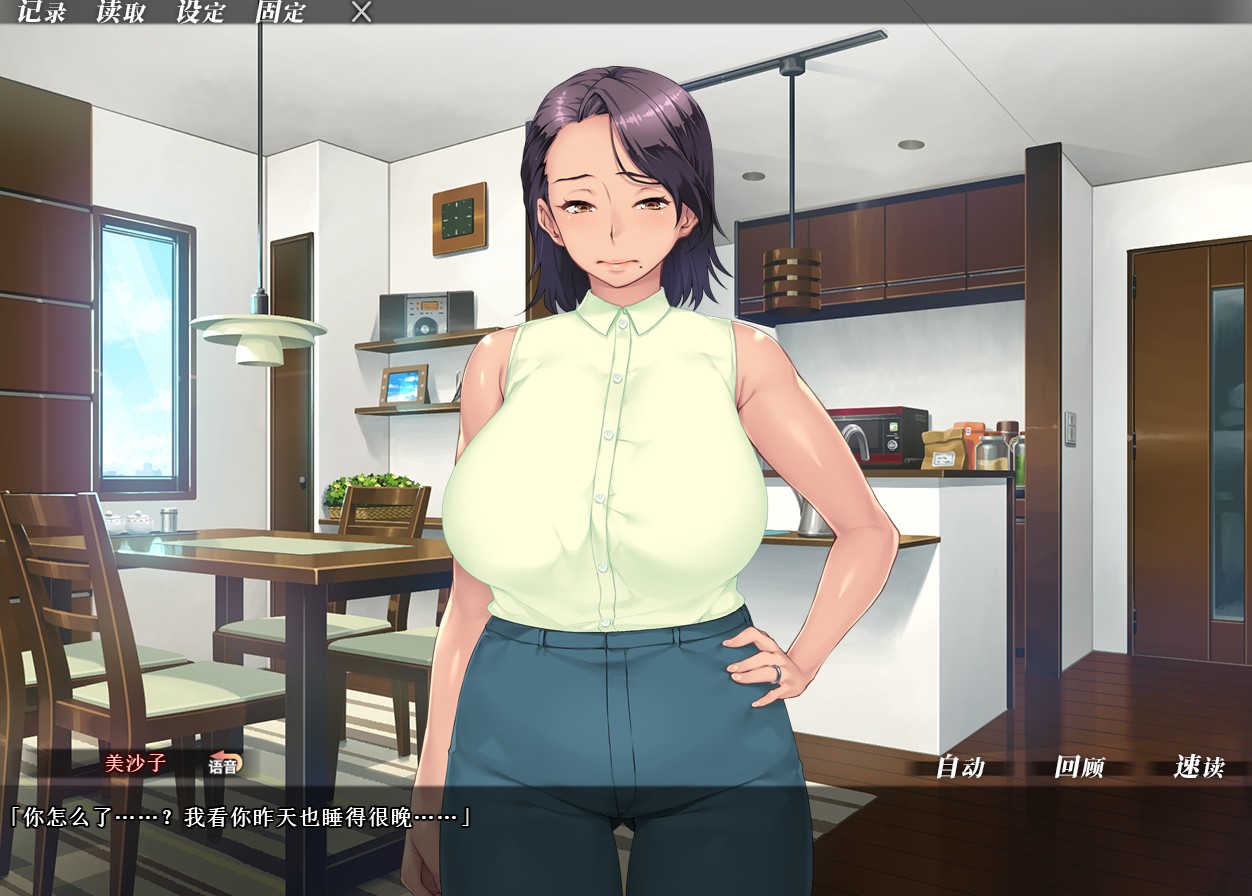1252x896 pixels.
Task: Open the 记录 save menu
Action: [42, 11]
